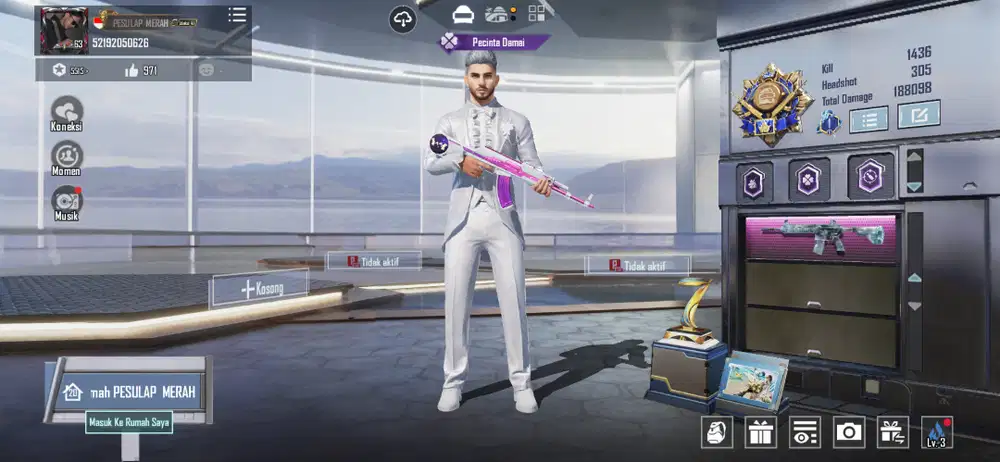The image size is (1000, 462).
Task: Give a like with the thumbs-up button
Action: tap(132, 70)
